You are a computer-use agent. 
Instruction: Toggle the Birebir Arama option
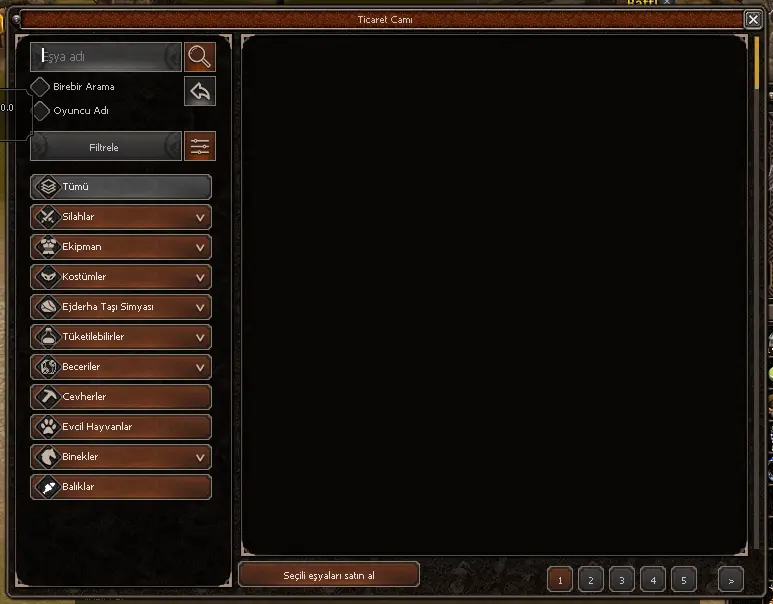click(41, 87)
